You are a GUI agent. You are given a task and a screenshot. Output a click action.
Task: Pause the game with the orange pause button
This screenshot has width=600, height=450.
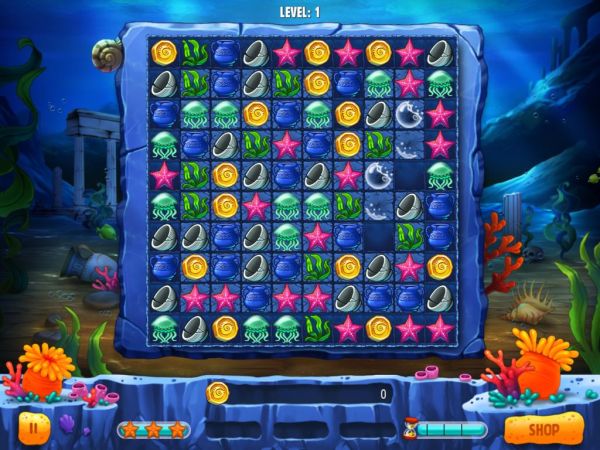click(x=33, y=428)
